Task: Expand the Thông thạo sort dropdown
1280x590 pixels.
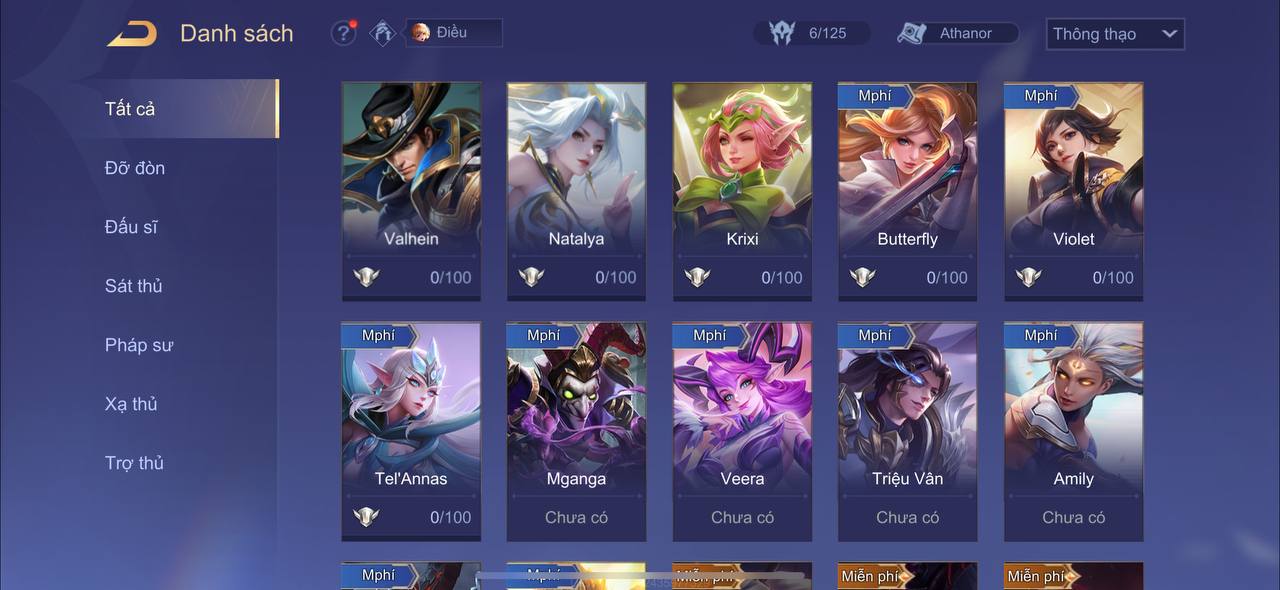Action: point(1114,34)
